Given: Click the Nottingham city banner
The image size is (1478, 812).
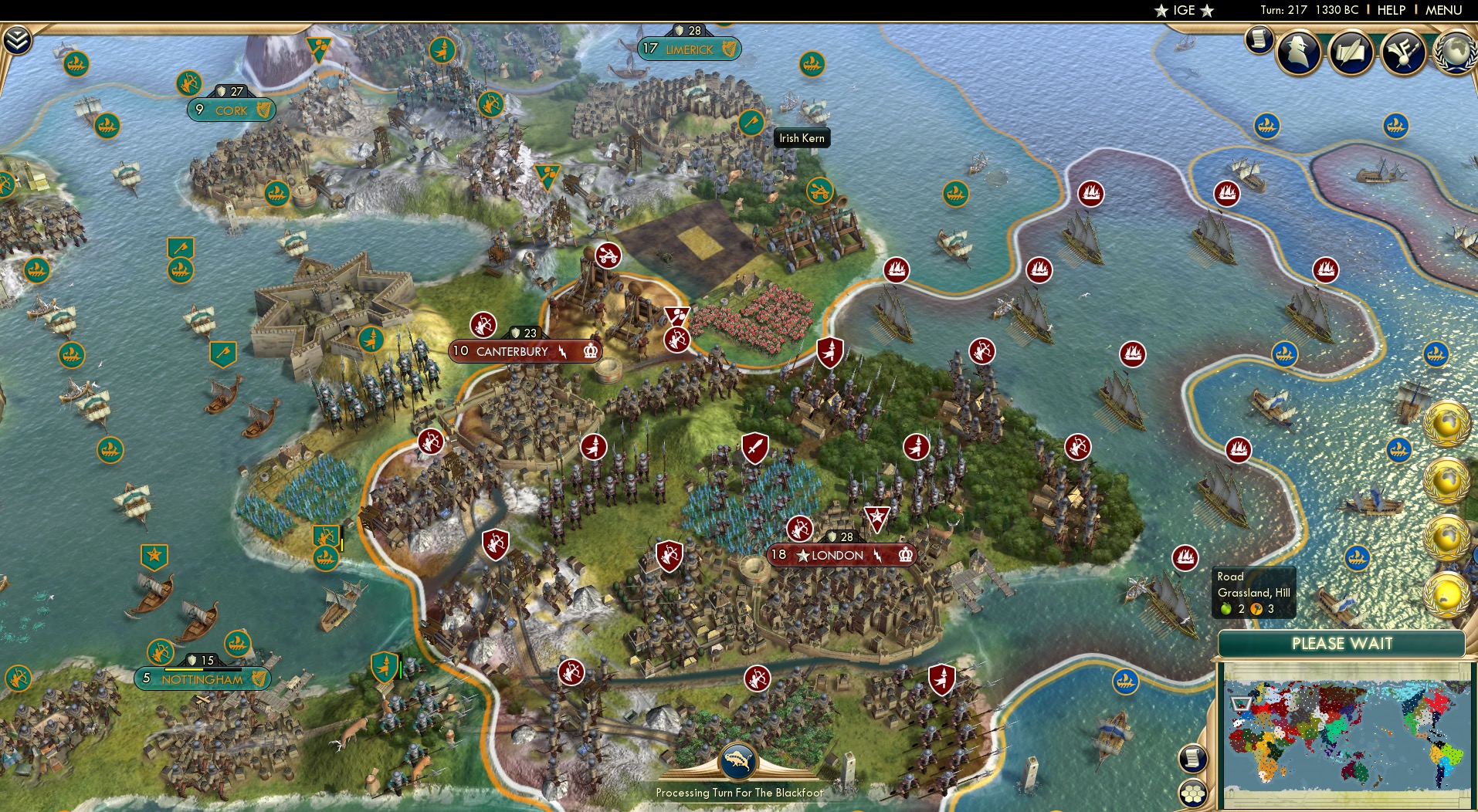Looking at the screenshot, I should [202, 679].
